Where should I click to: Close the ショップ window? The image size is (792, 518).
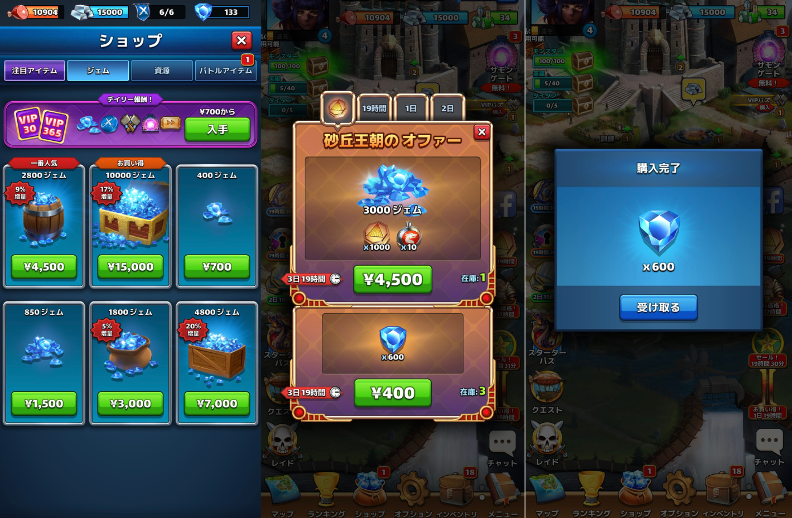pos(241,40)
